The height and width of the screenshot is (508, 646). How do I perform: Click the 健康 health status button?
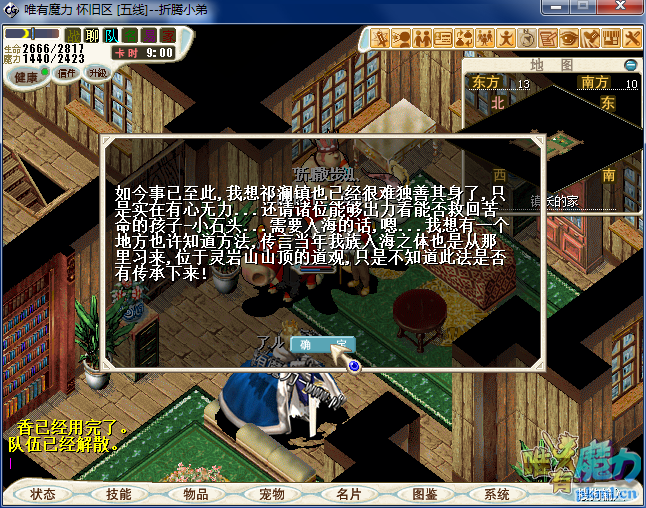pos(27,77)
